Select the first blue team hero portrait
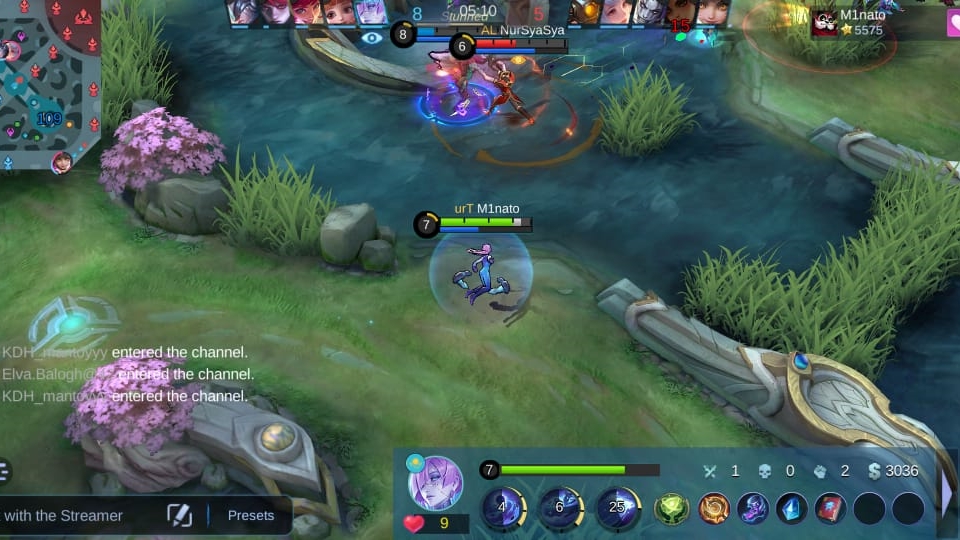Image resolution: width=960 pixels, height=540 pixels. [243, 11]
